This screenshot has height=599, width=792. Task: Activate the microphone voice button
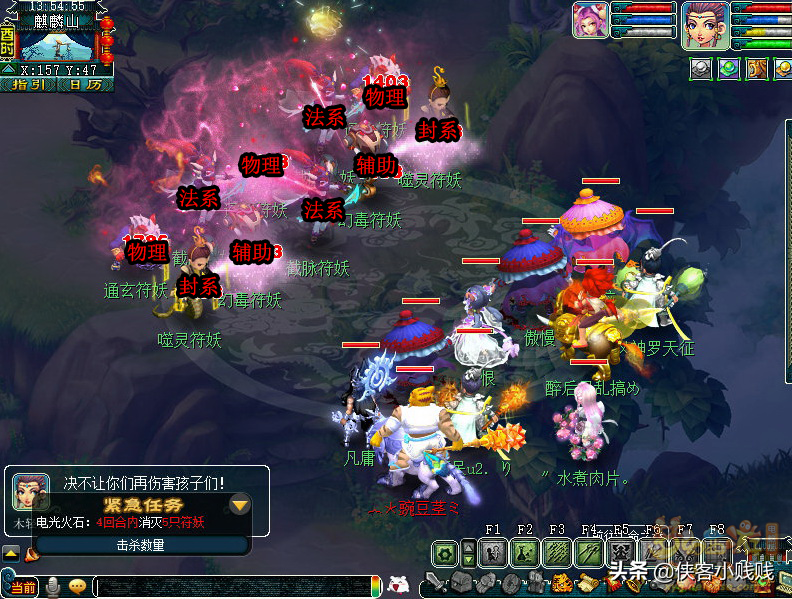coord(52,587)
